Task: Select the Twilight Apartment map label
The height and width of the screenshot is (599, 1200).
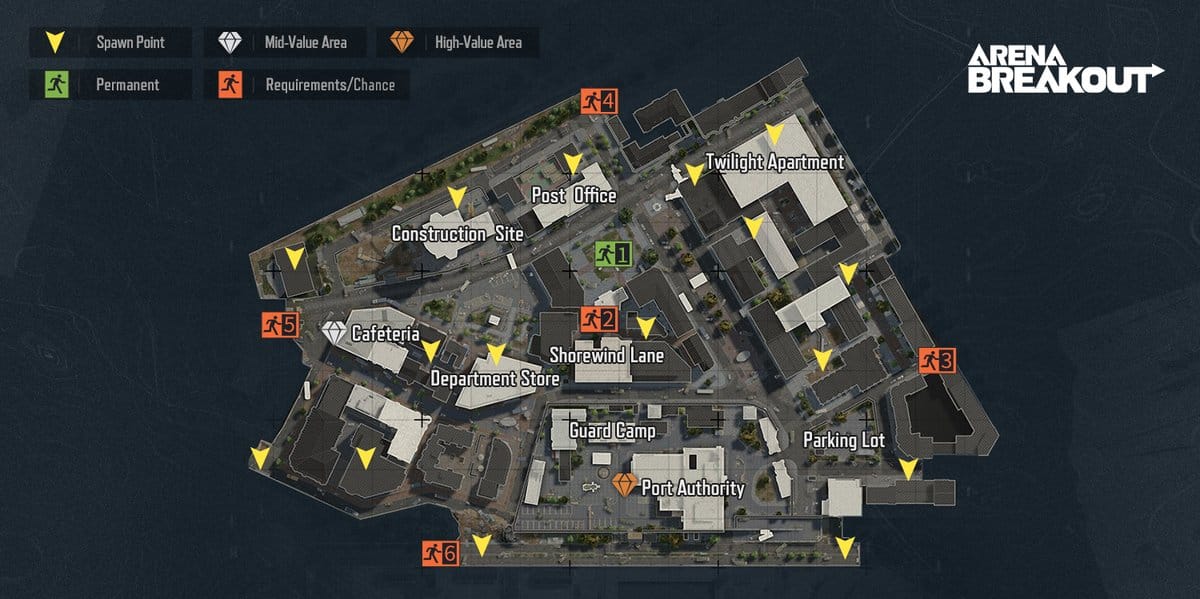Action: coord(775,162)
